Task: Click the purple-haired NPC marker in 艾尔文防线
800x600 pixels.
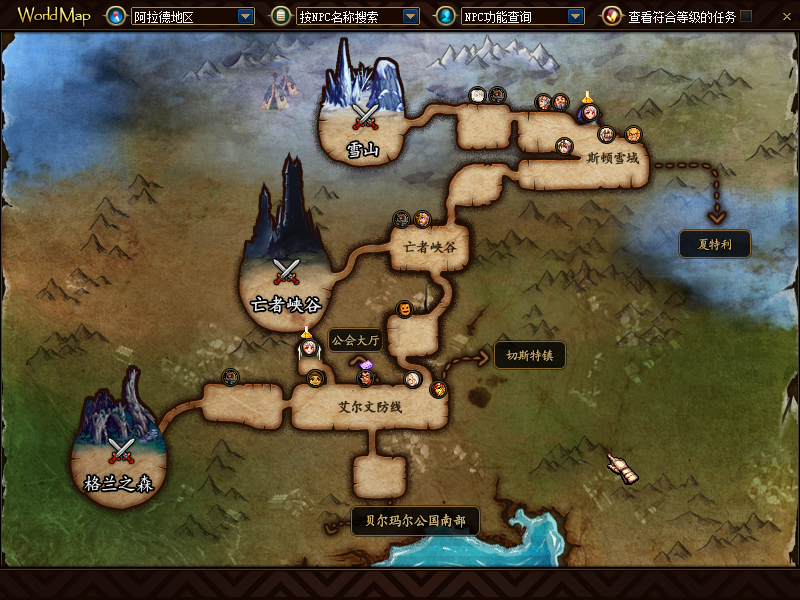Action: point(367,377)
